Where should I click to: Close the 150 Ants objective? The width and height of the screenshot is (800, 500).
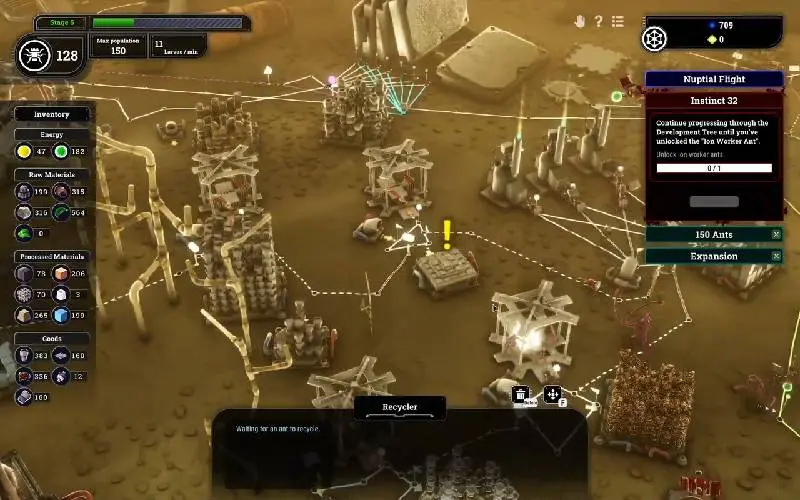[776, 234]
